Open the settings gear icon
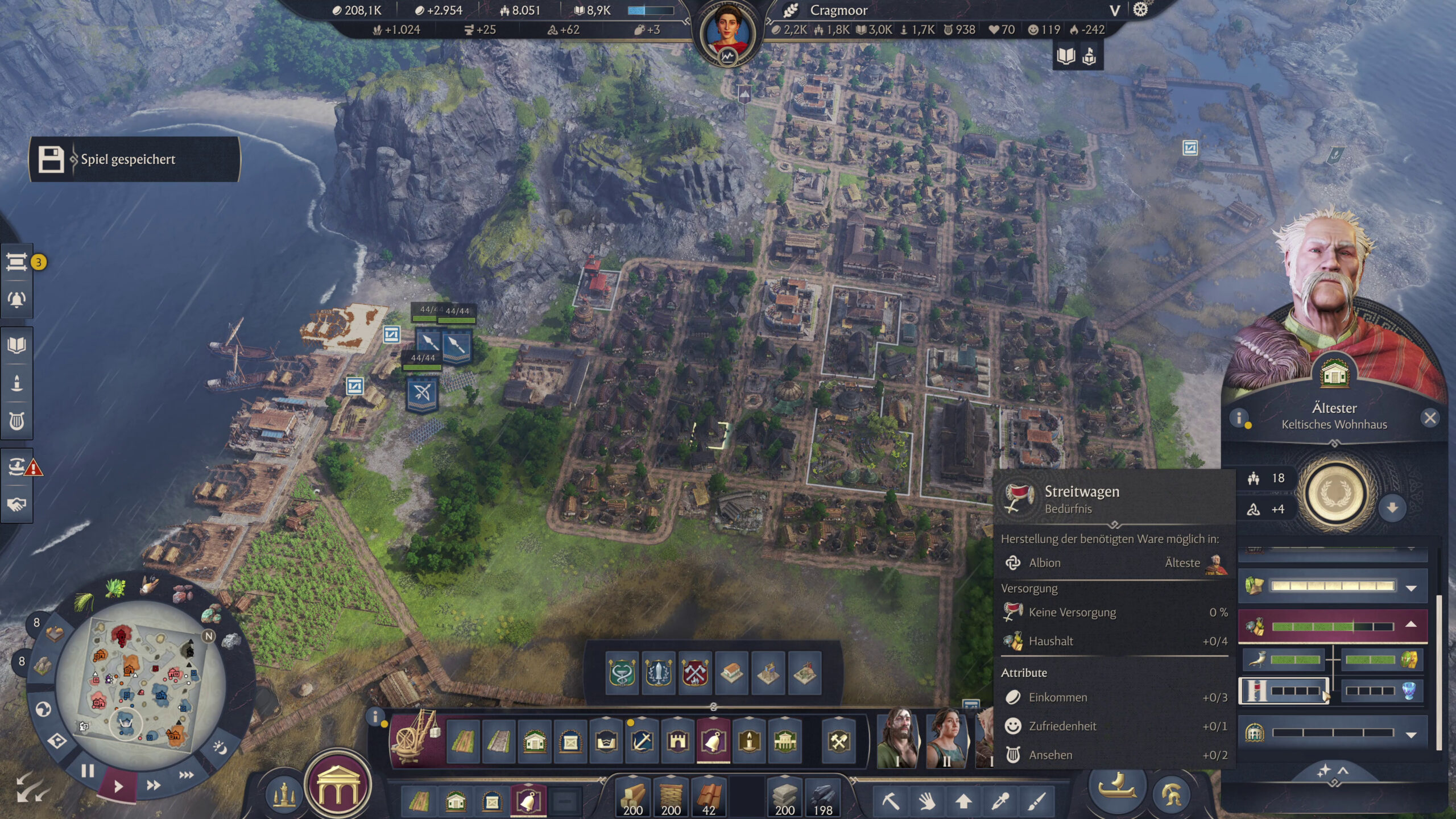 tap(1140, 10)
